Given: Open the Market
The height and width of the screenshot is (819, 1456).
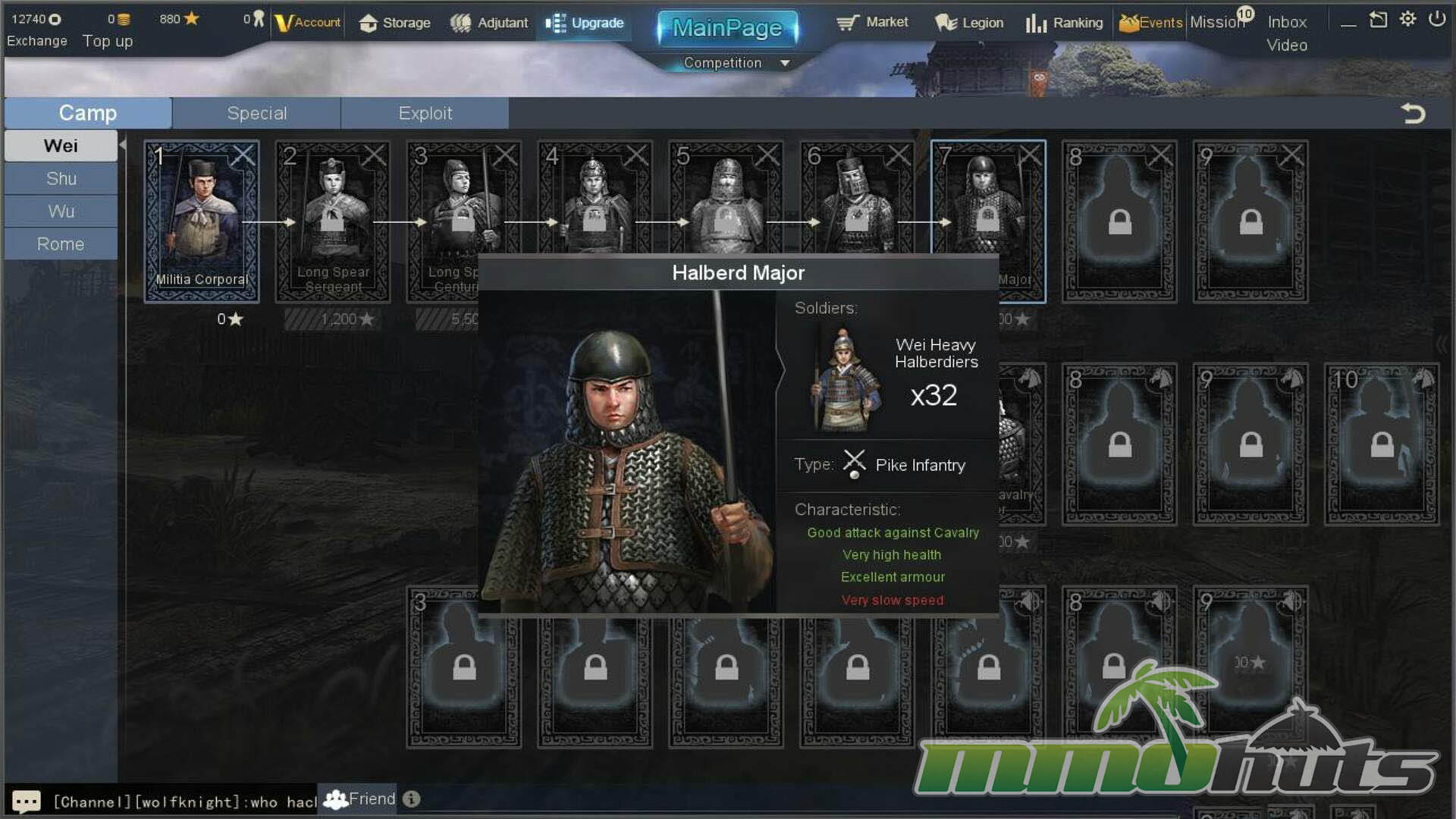Looking at the screenshot, I should coord(872,22).
